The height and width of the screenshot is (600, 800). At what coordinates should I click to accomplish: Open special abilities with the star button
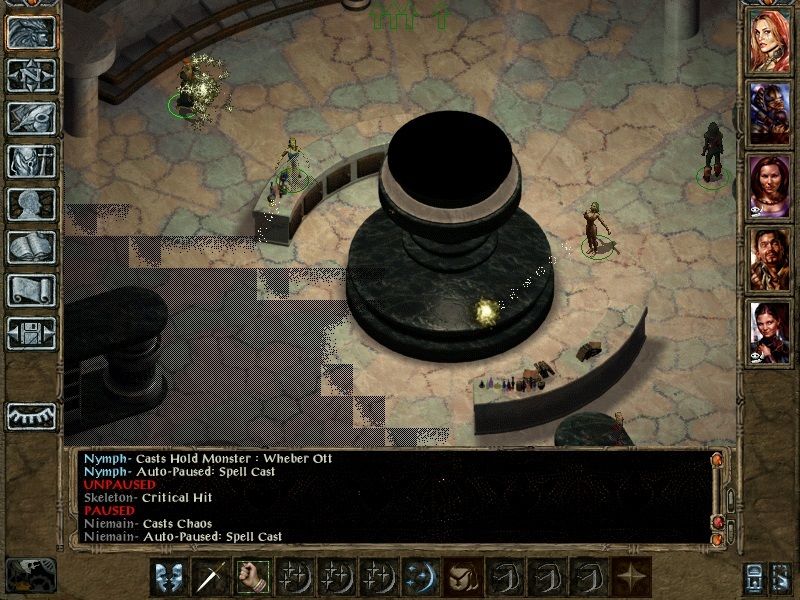pos(628,576)
